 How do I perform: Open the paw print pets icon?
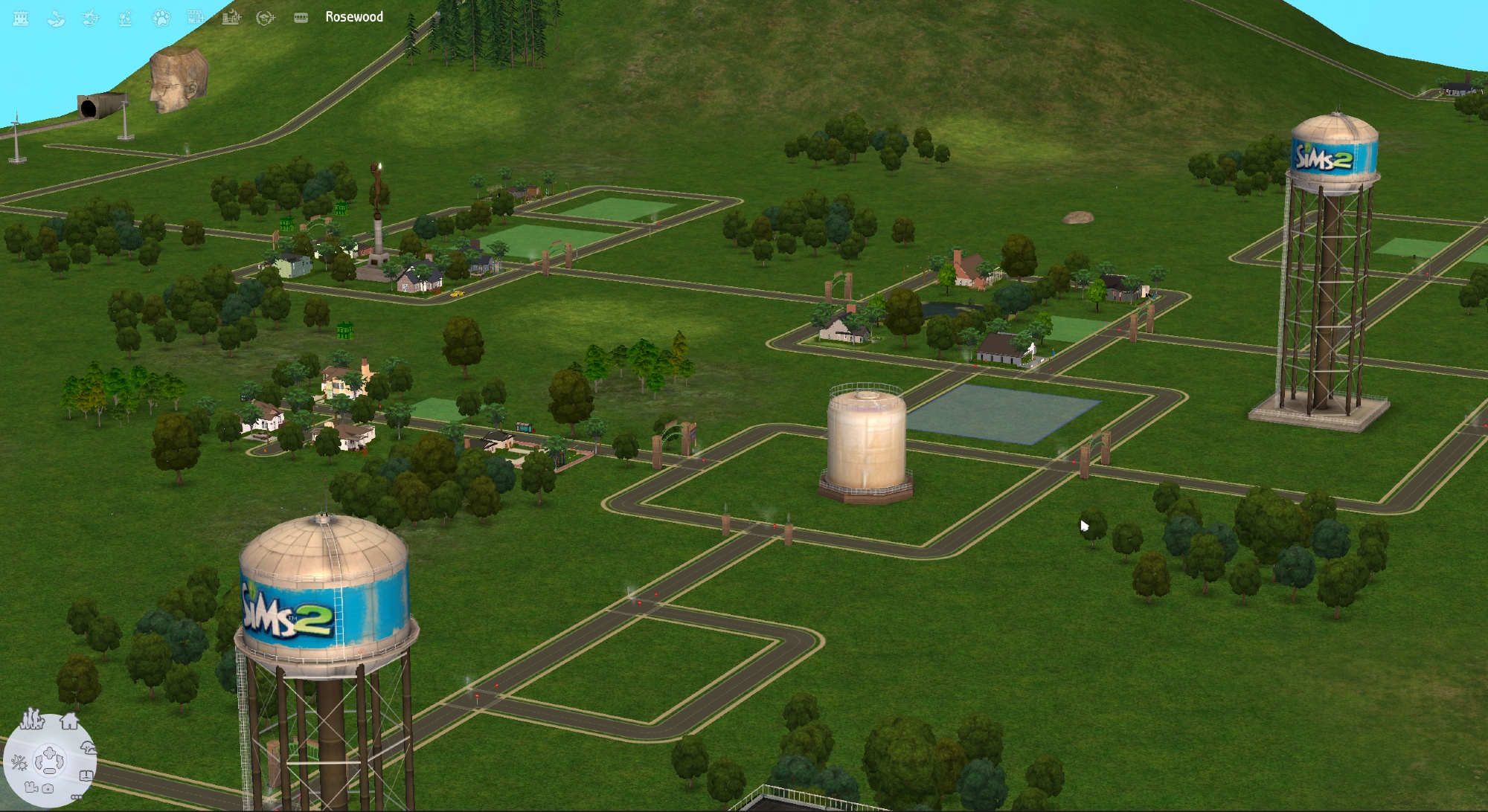tap(161, 18)
